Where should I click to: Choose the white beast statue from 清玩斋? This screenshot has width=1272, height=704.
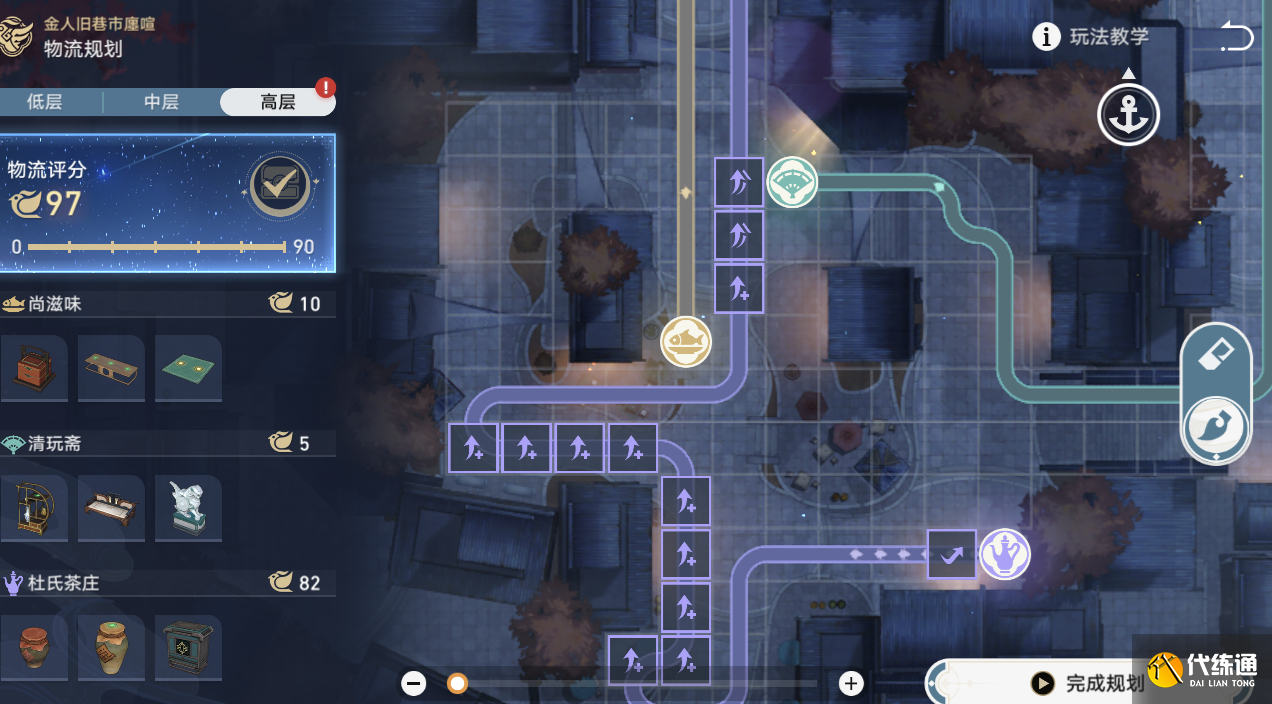coord(188,508)
